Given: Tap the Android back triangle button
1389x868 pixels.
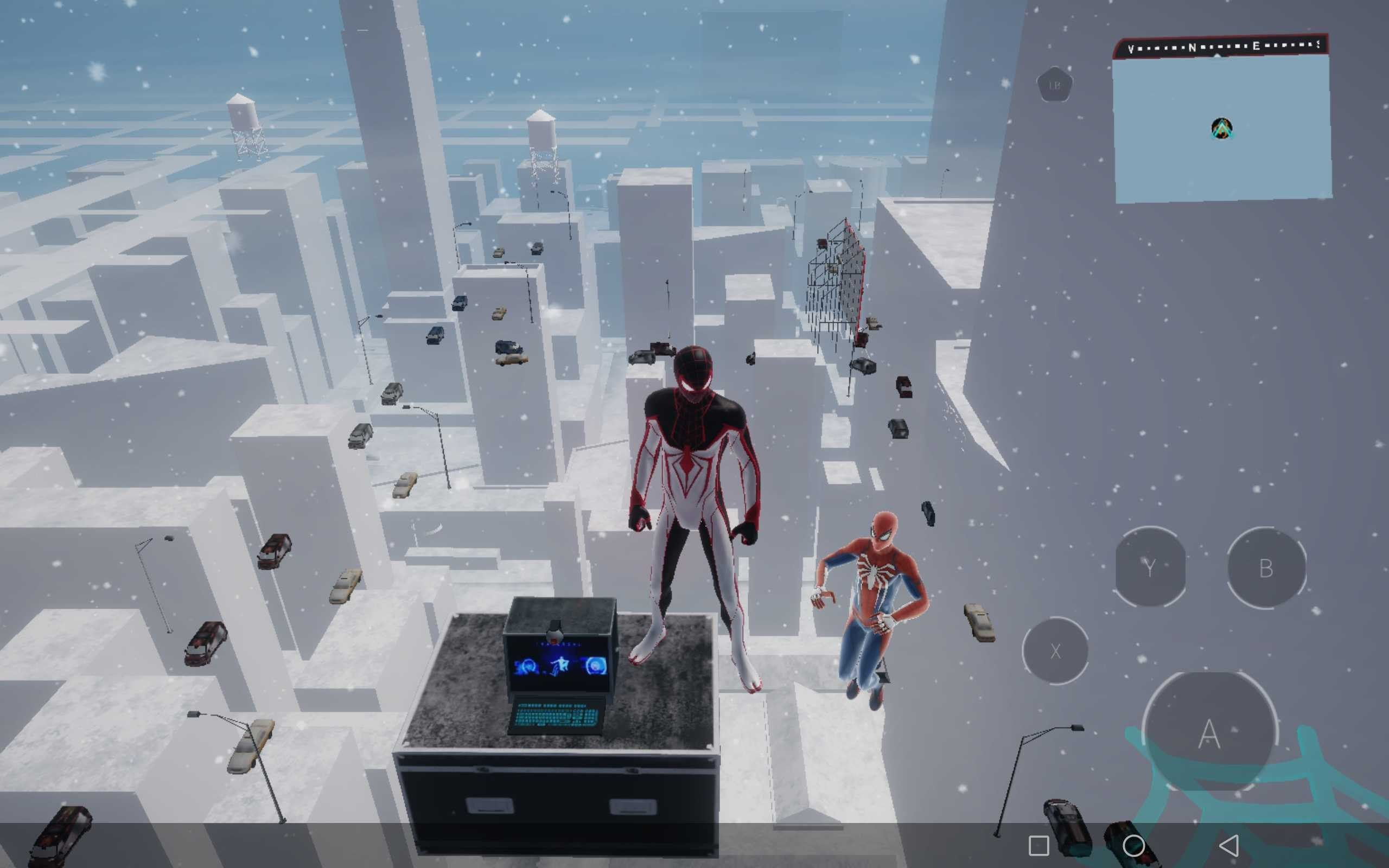Looking at the screenshot, I should pyautogui.click(x=1229, y=845).
